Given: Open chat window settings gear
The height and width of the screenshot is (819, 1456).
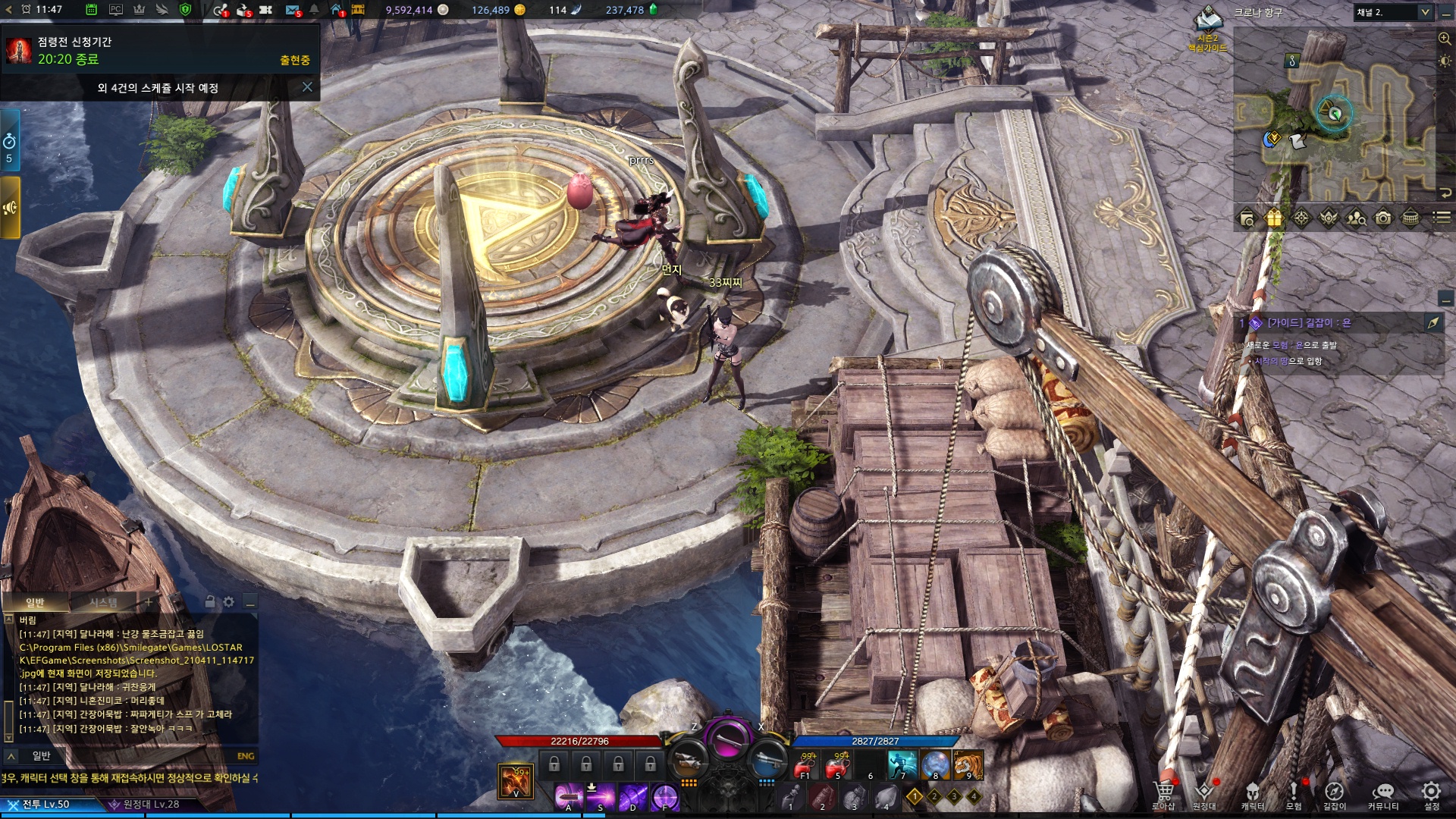Looking at the screenshot, I should click(229, 602).
